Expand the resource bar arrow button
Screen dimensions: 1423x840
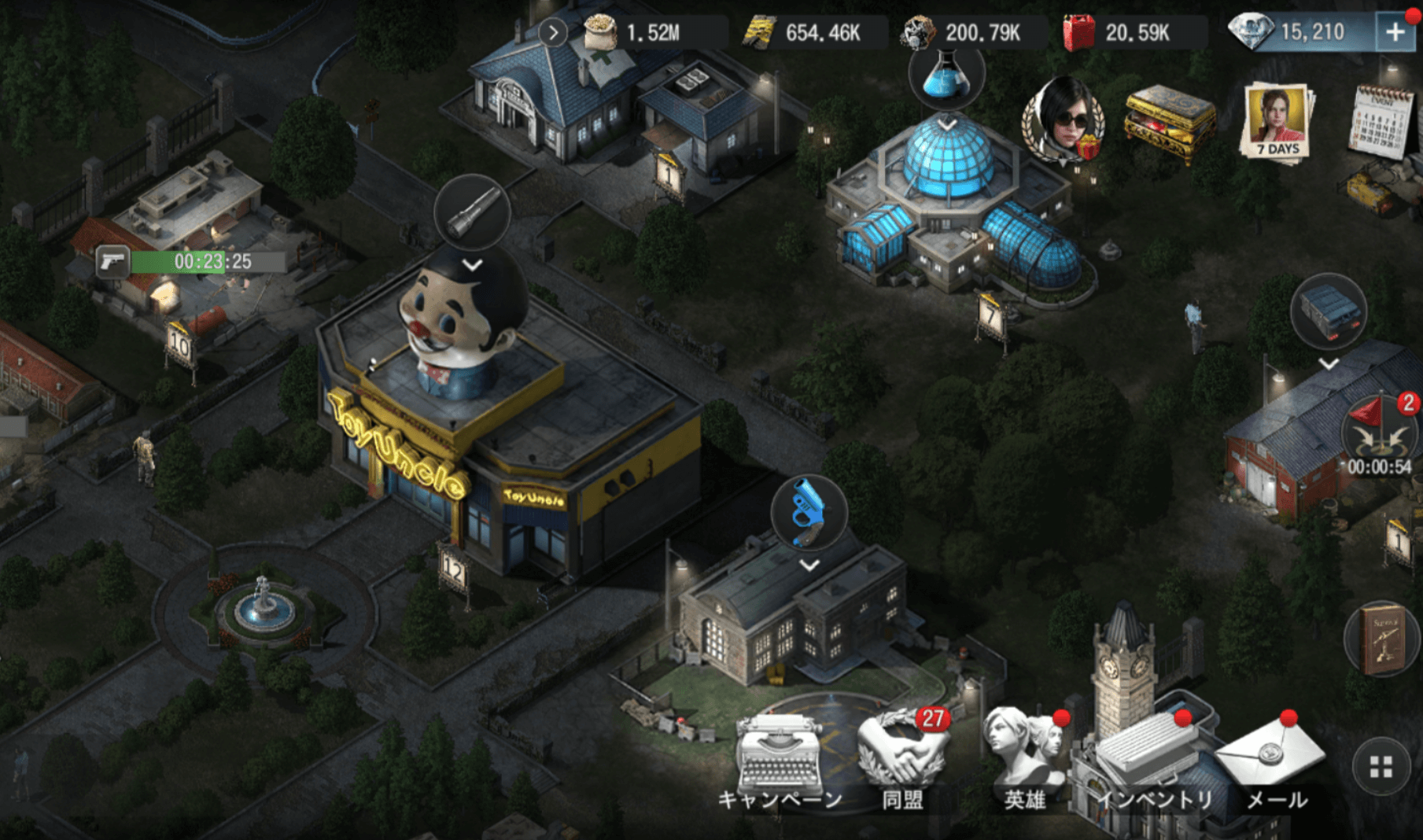553,33
